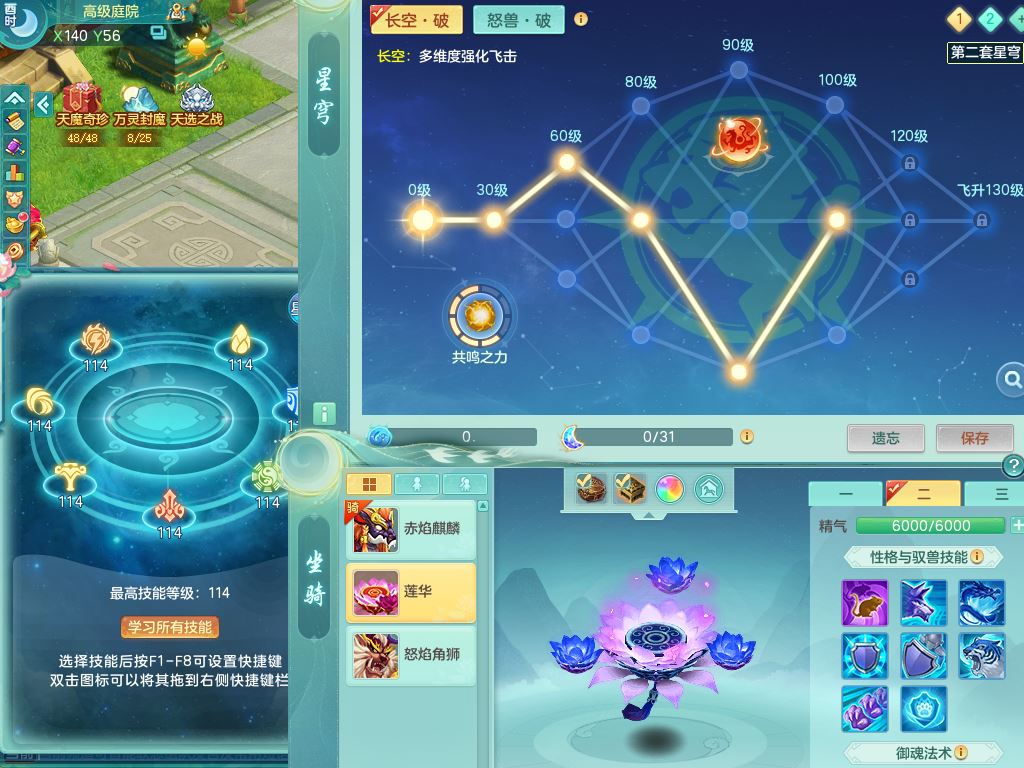Select the 长空·破 tab
Image resolution: width=1024 pixels, height=768 pixels.
413,20
